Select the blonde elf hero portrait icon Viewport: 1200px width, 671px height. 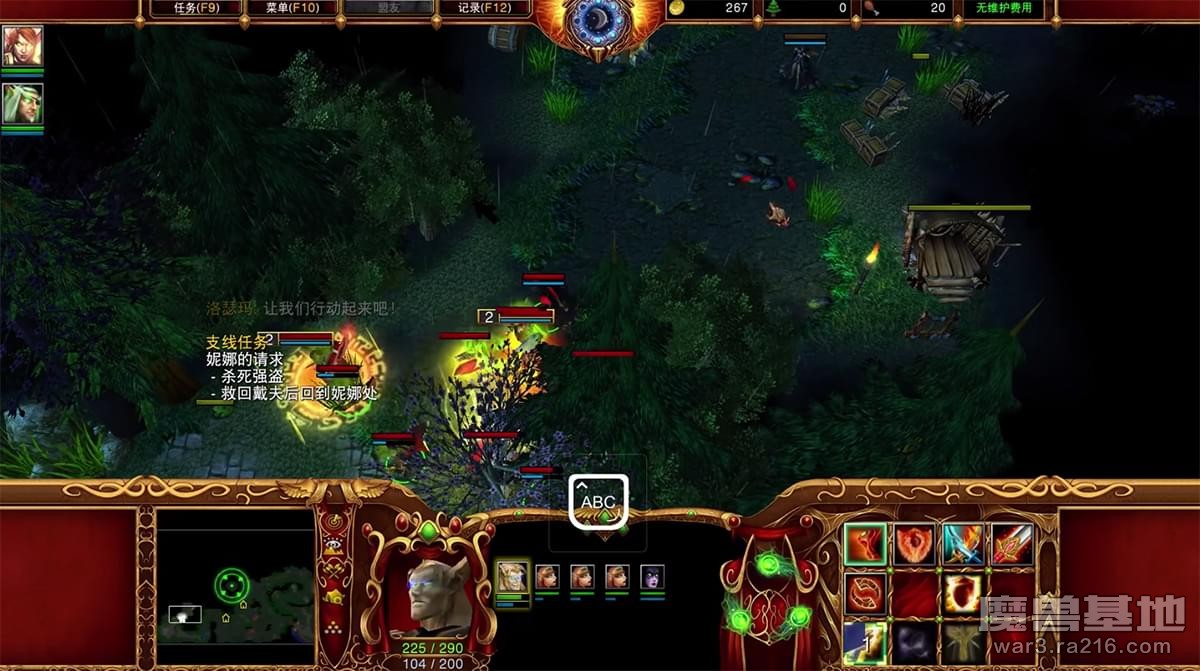pyautogui.click(x=22, y=104)
